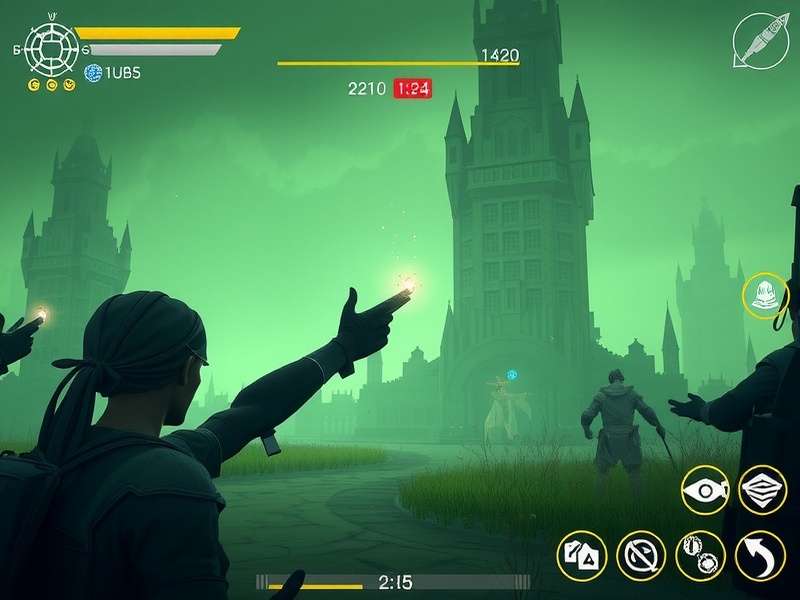Select the crossed-out circle ability icon
This screenshot has width=800, height=600.
coord(640,554)
